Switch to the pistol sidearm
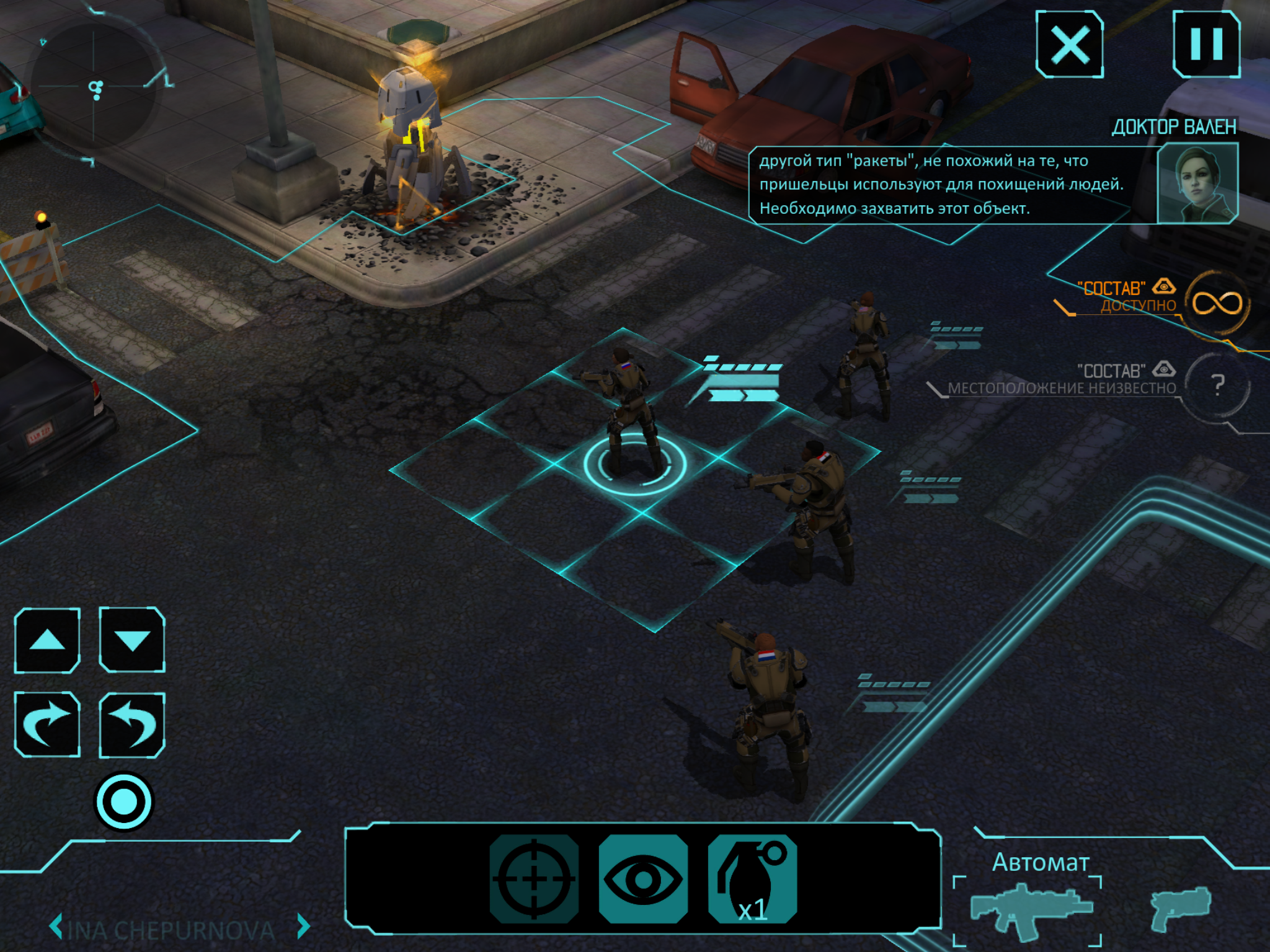The height and width of the screenshot is (952, 1270). 1179,909
